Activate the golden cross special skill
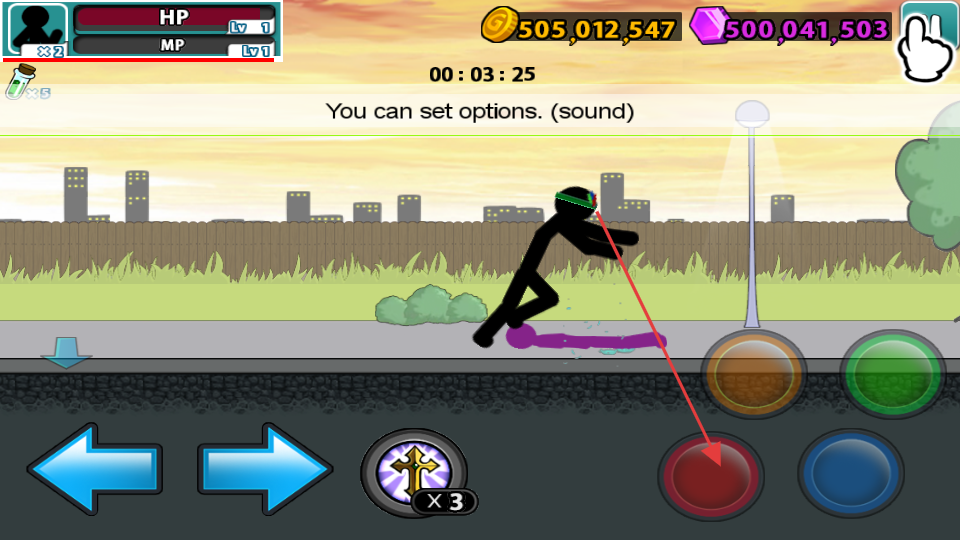 [x=414, y=472]
